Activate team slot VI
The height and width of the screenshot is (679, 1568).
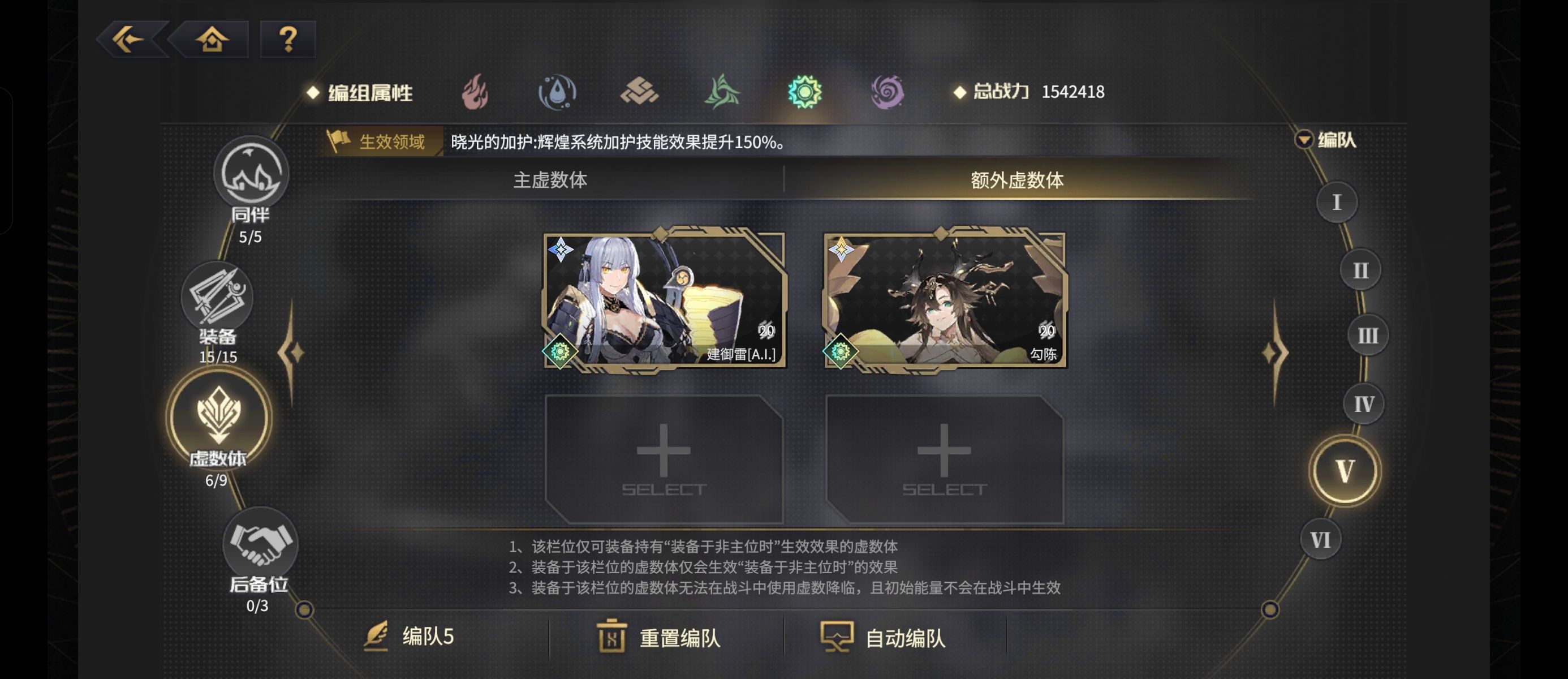(1320, 538)
